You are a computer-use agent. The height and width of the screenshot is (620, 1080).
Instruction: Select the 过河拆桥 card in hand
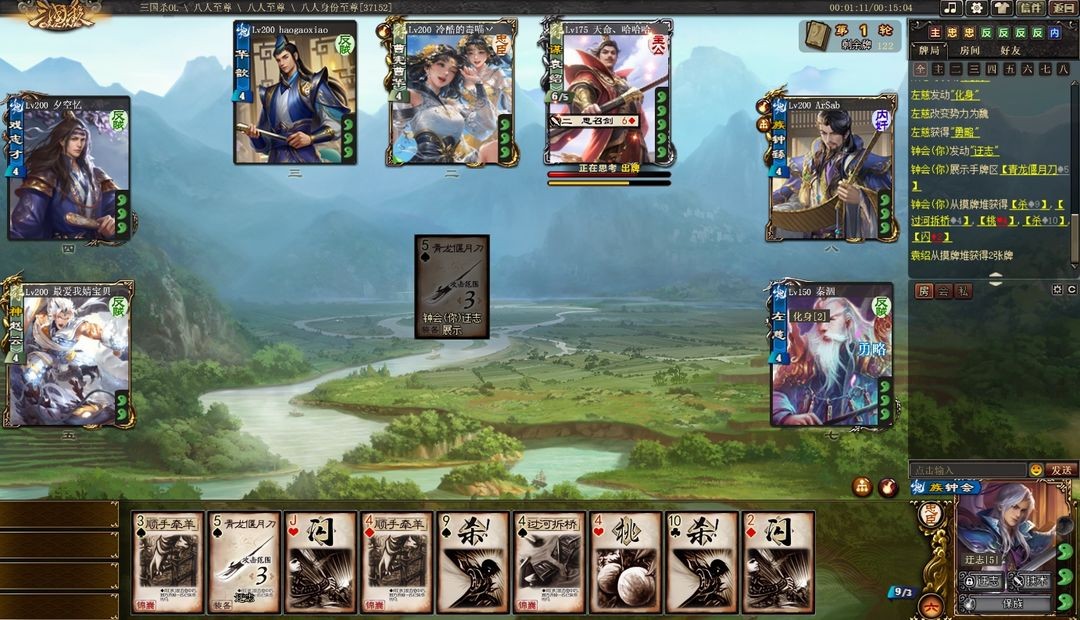(x=549, y=562)
